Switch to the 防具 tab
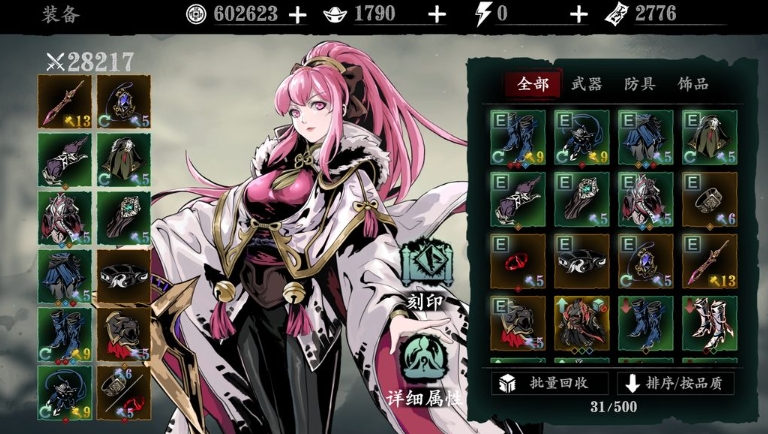768x434 pixels. point(640,84)
